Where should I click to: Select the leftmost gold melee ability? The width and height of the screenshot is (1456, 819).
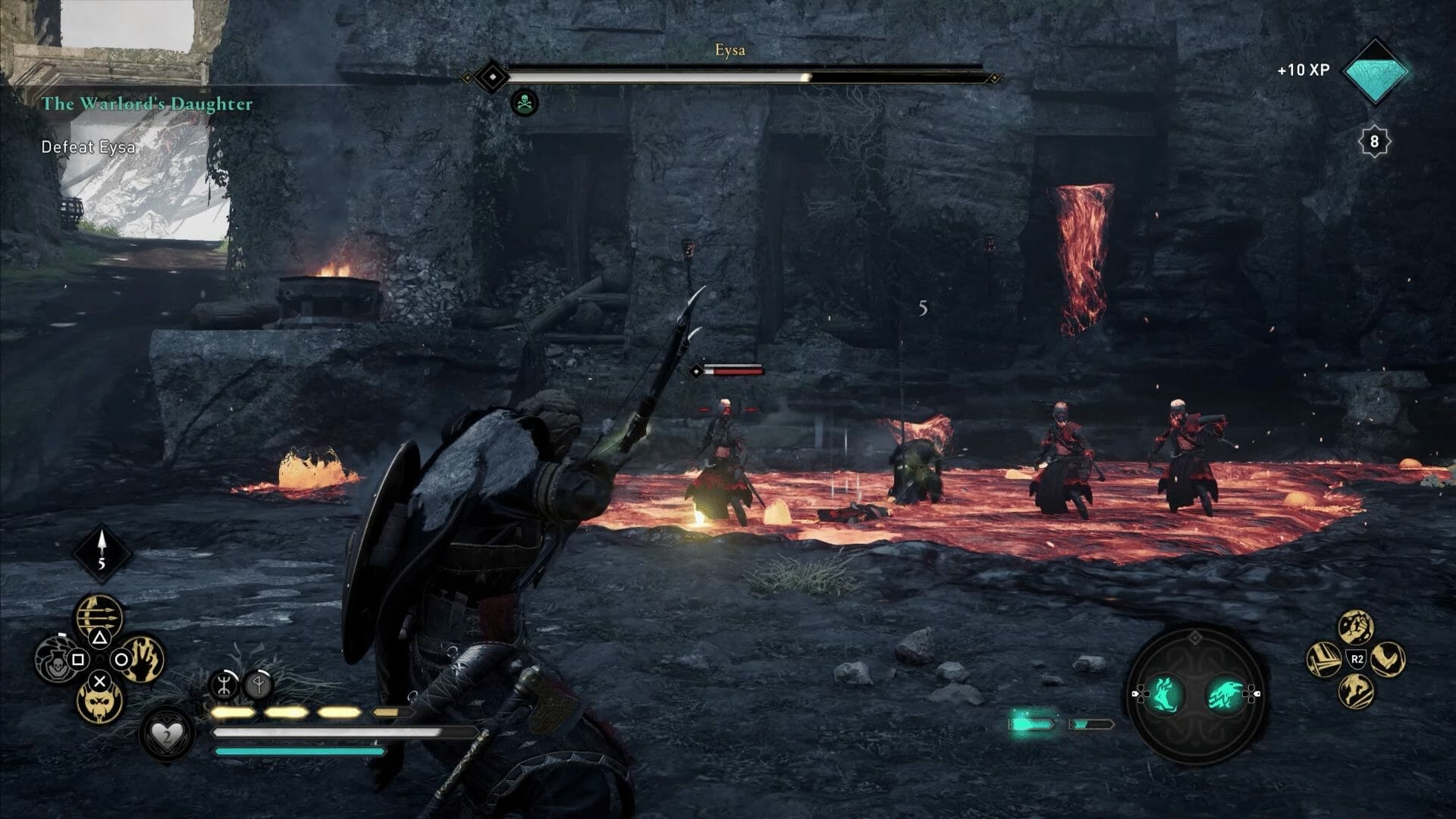(x=1324, y=658)
